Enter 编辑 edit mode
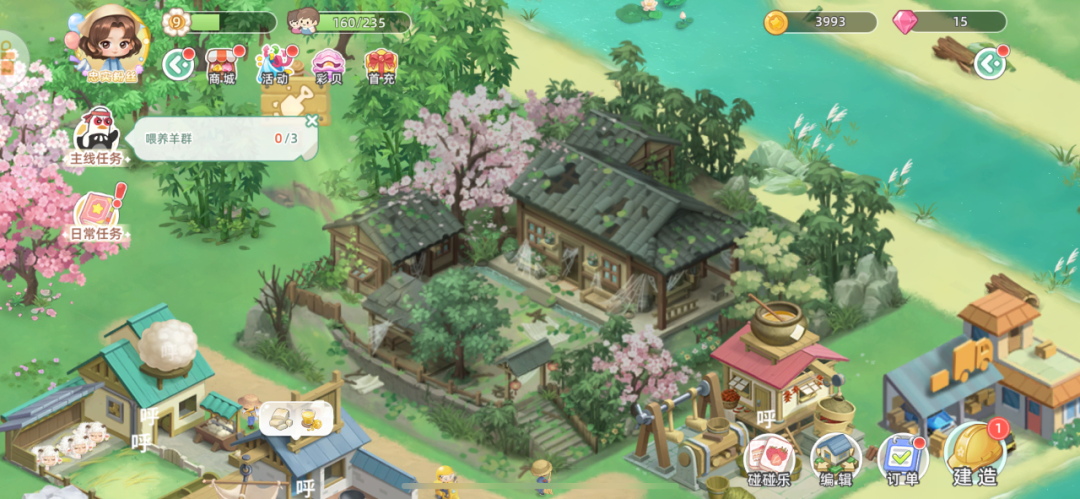The height and width of the screenshot is (499, 1080). click(835, 460)
